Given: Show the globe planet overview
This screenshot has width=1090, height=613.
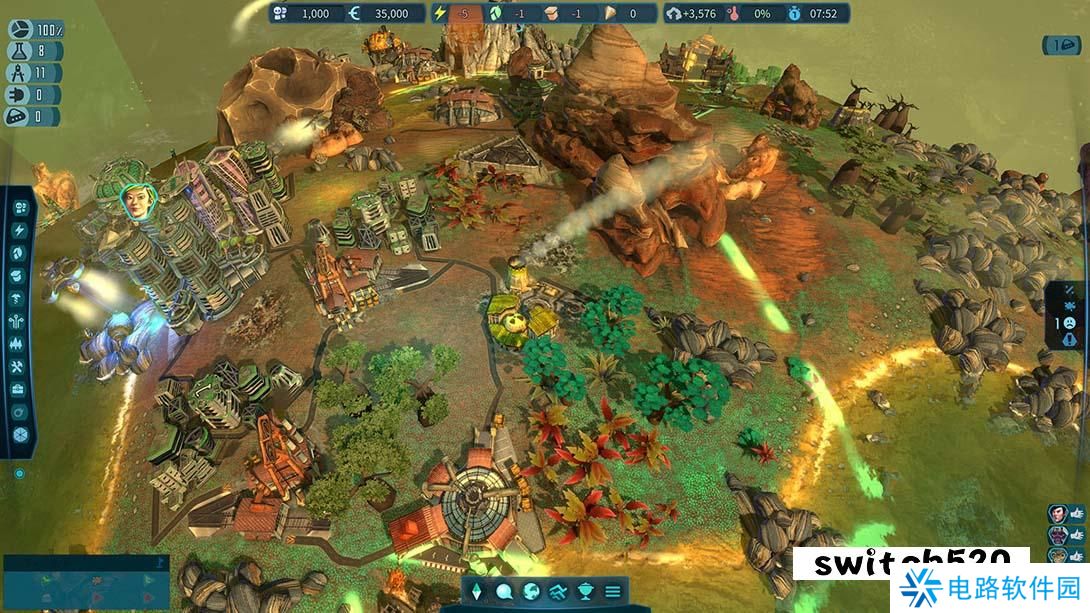Looking at the screenshot, I should (531, 591).
